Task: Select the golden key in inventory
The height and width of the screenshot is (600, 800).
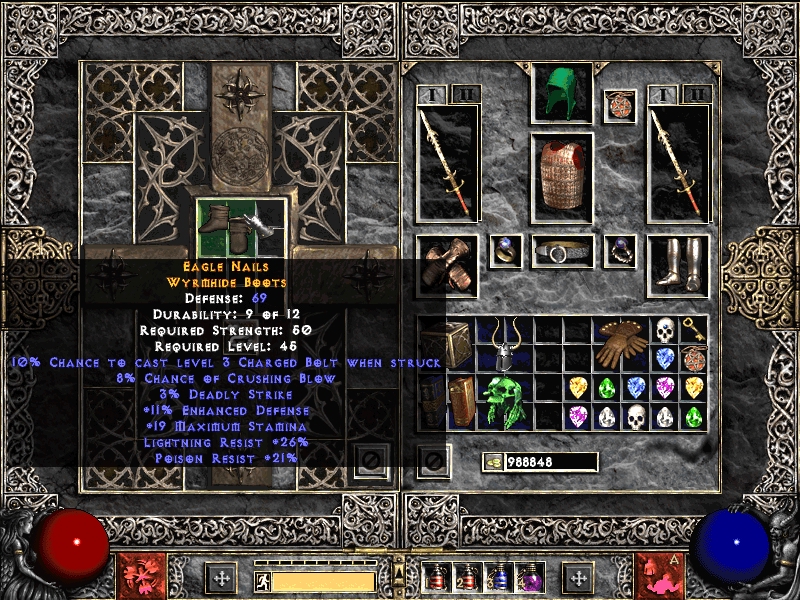Action: point(693,329)
